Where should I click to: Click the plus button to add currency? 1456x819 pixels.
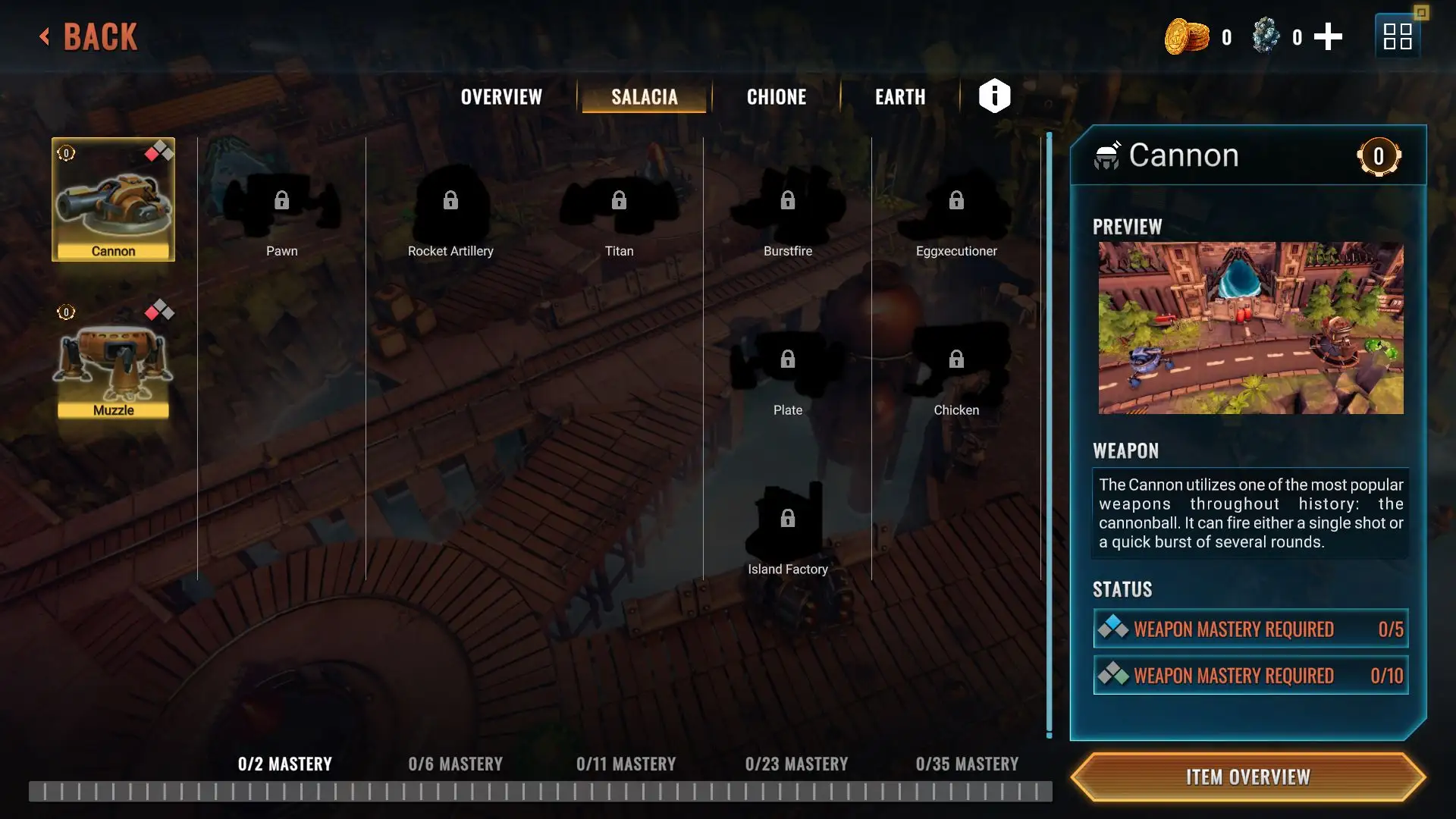coord(1328,36)
